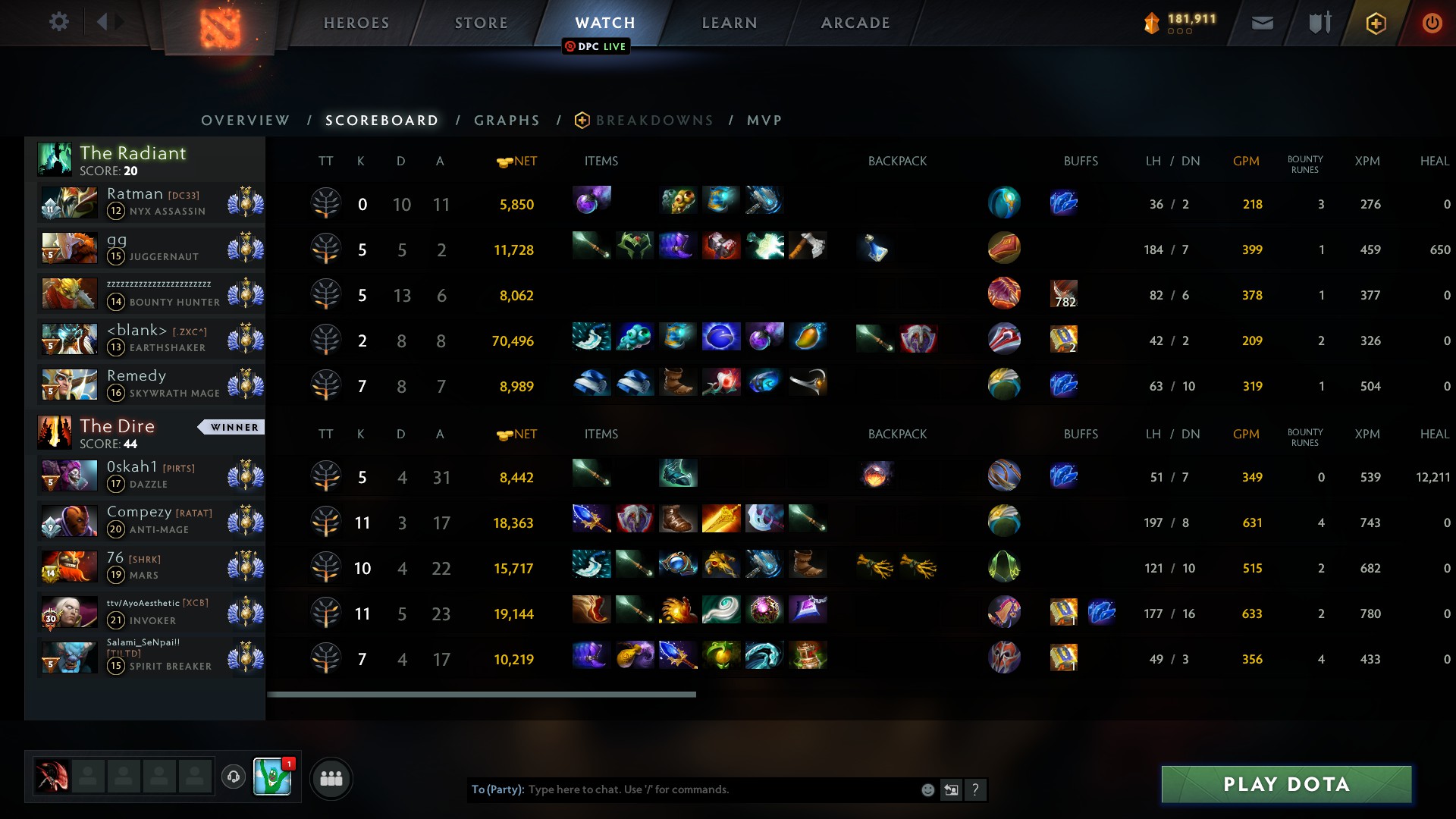The height and width of the screenshot is (819, 1456).
Task: Switch to the GRAPHS tab
Action: pos(507,120)
